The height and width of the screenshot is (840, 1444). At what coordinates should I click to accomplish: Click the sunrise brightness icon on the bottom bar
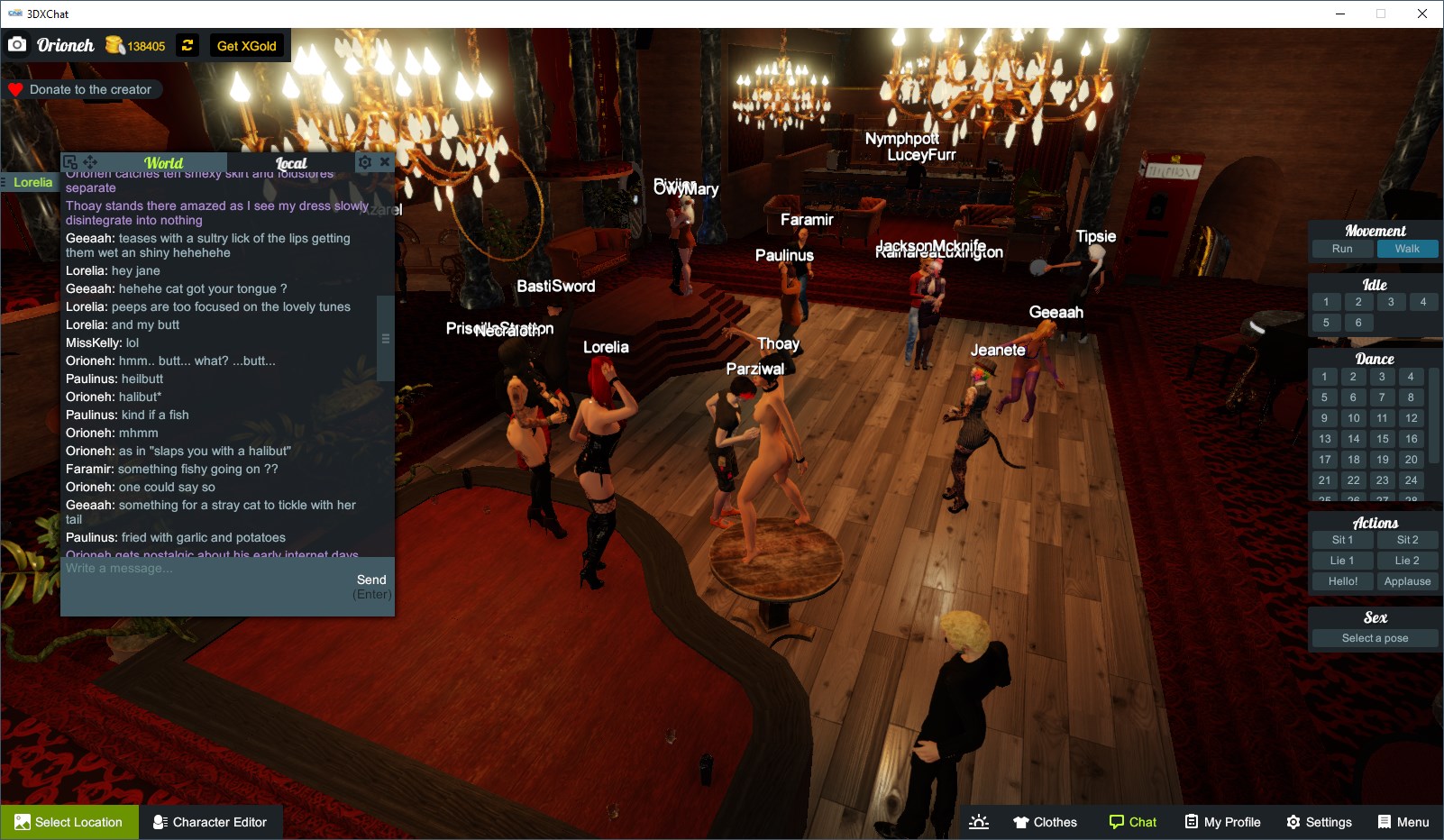click(979, 821)
